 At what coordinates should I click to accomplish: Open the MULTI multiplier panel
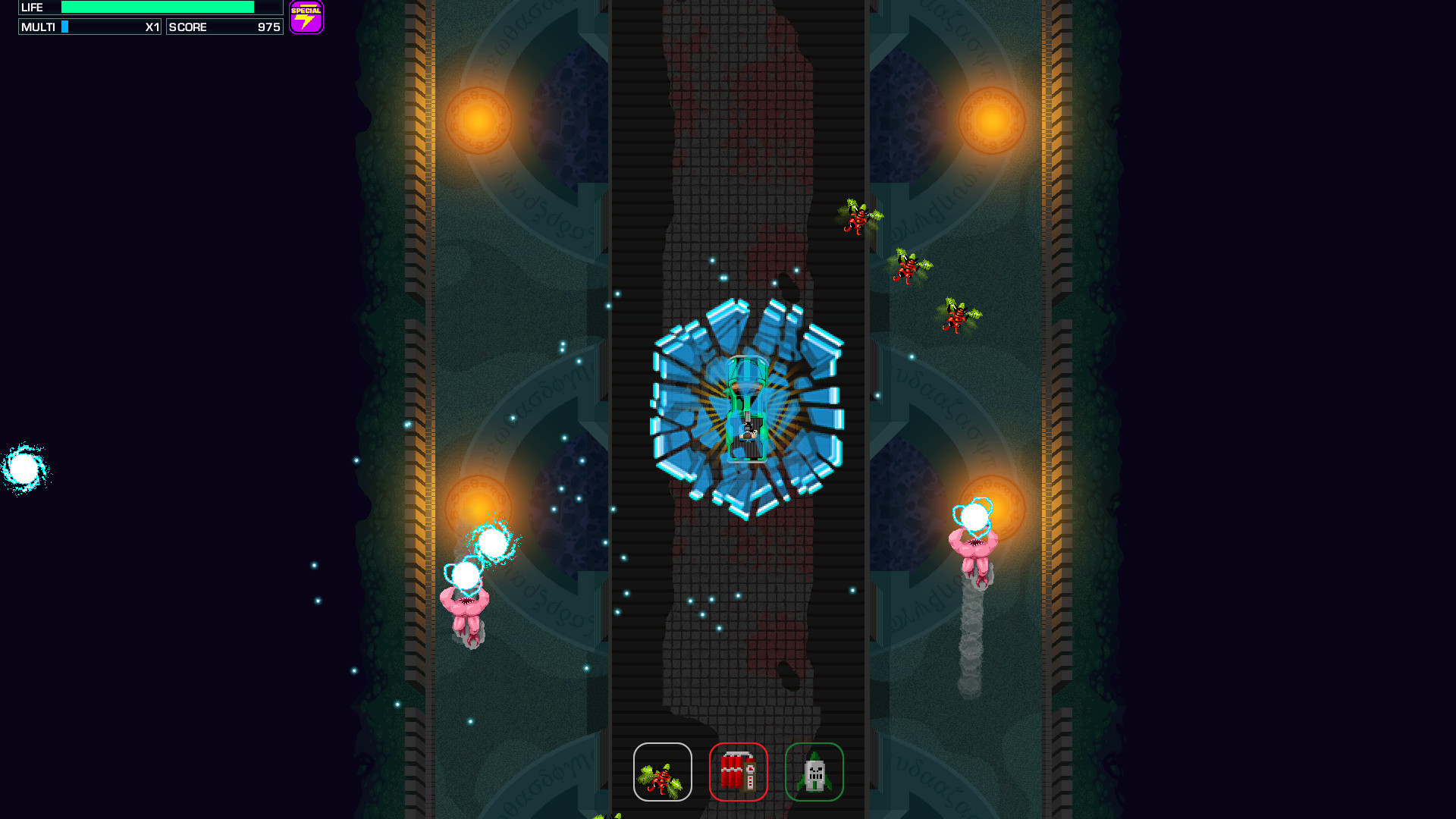point(89,27)
